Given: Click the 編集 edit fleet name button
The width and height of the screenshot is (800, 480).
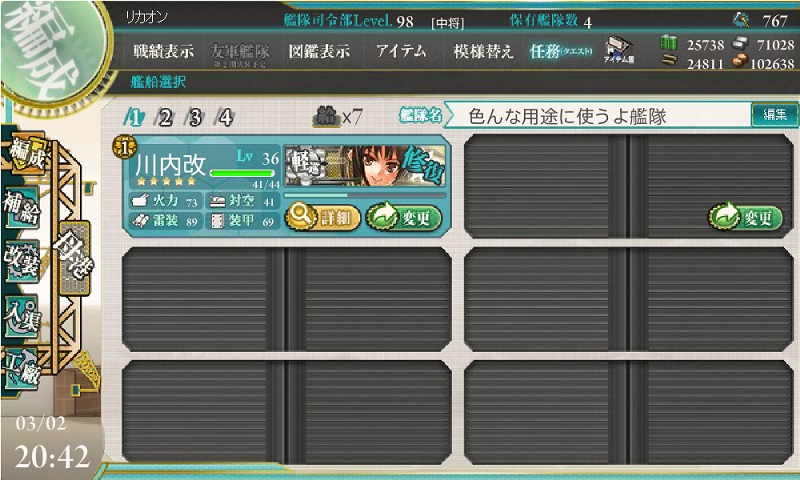Looking at the screenshot, I should (x=774, y=116).
